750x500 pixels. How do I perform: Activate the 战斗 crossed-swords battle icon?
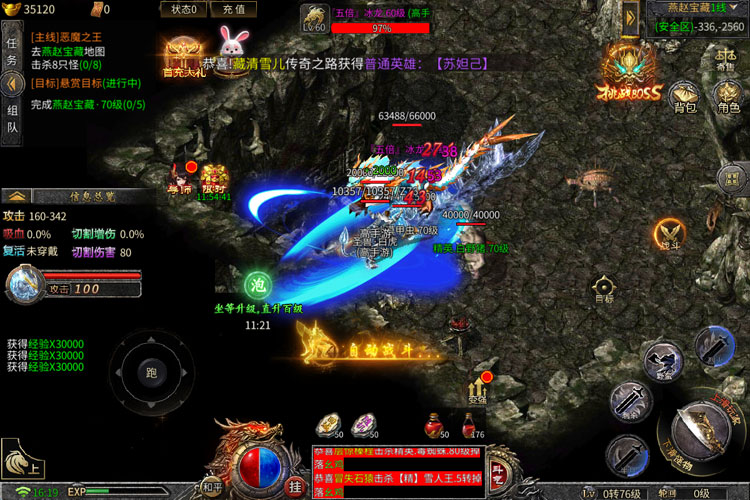pyautogui.click(x=670, y=233)
